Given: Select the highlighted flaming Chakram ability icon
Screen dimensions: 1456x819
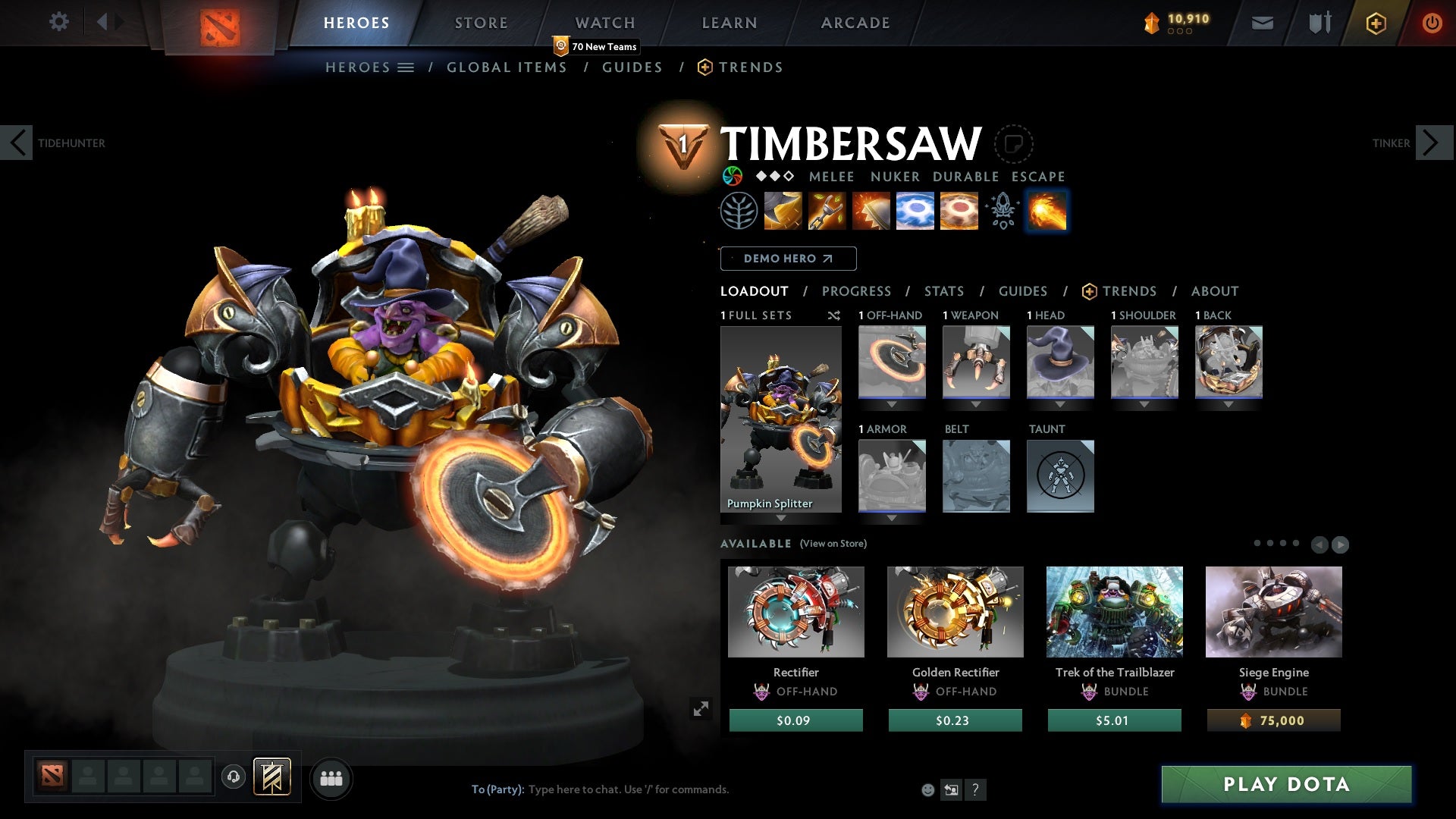Looking at the screenshot, I should (1046, 212).
